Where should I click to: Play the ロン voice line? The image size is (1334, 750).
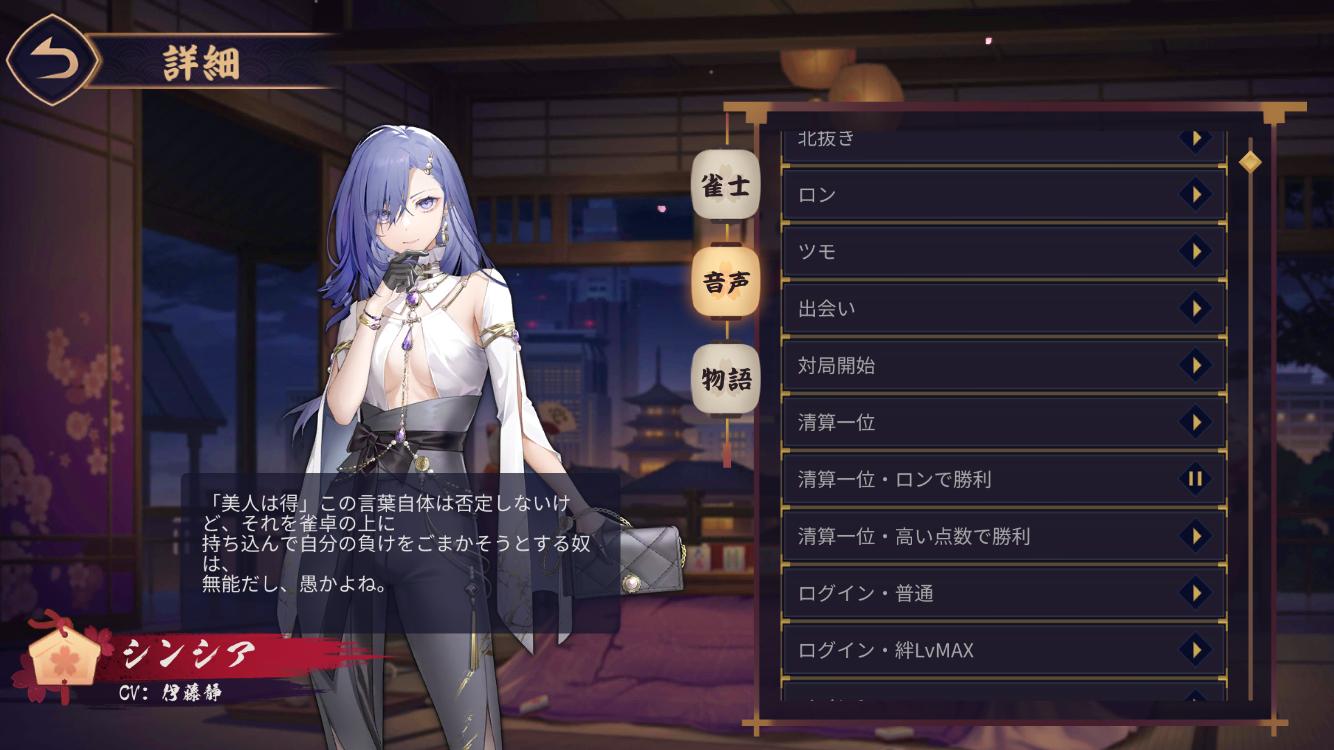click(1194, 194)
